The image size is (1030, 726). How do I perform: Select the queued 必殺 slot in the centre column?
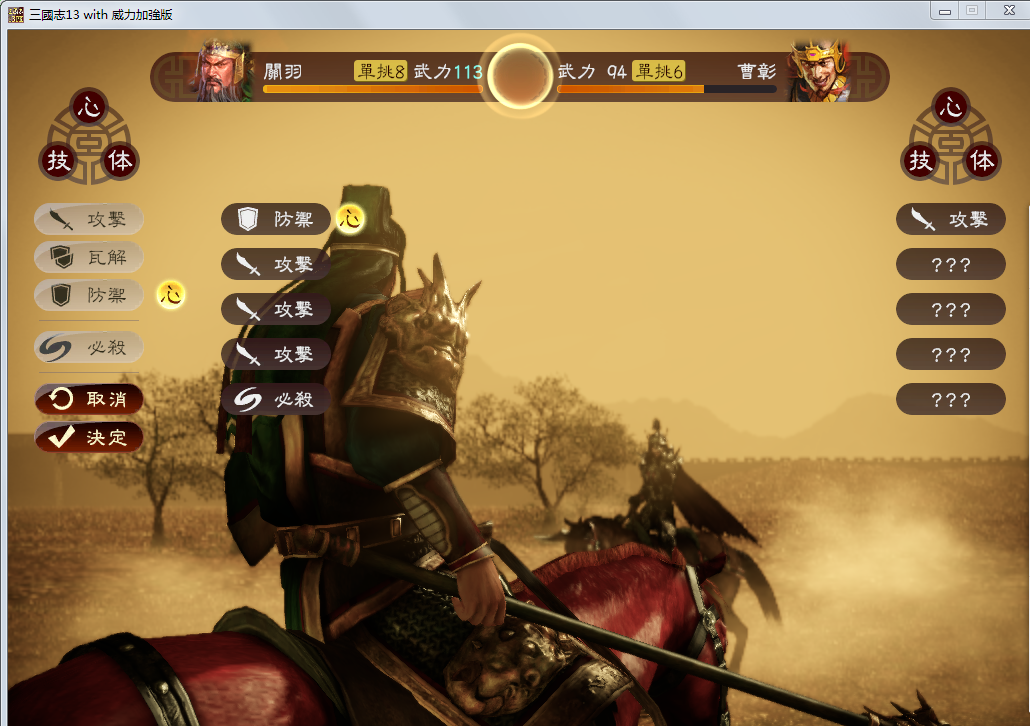(276, 399)
